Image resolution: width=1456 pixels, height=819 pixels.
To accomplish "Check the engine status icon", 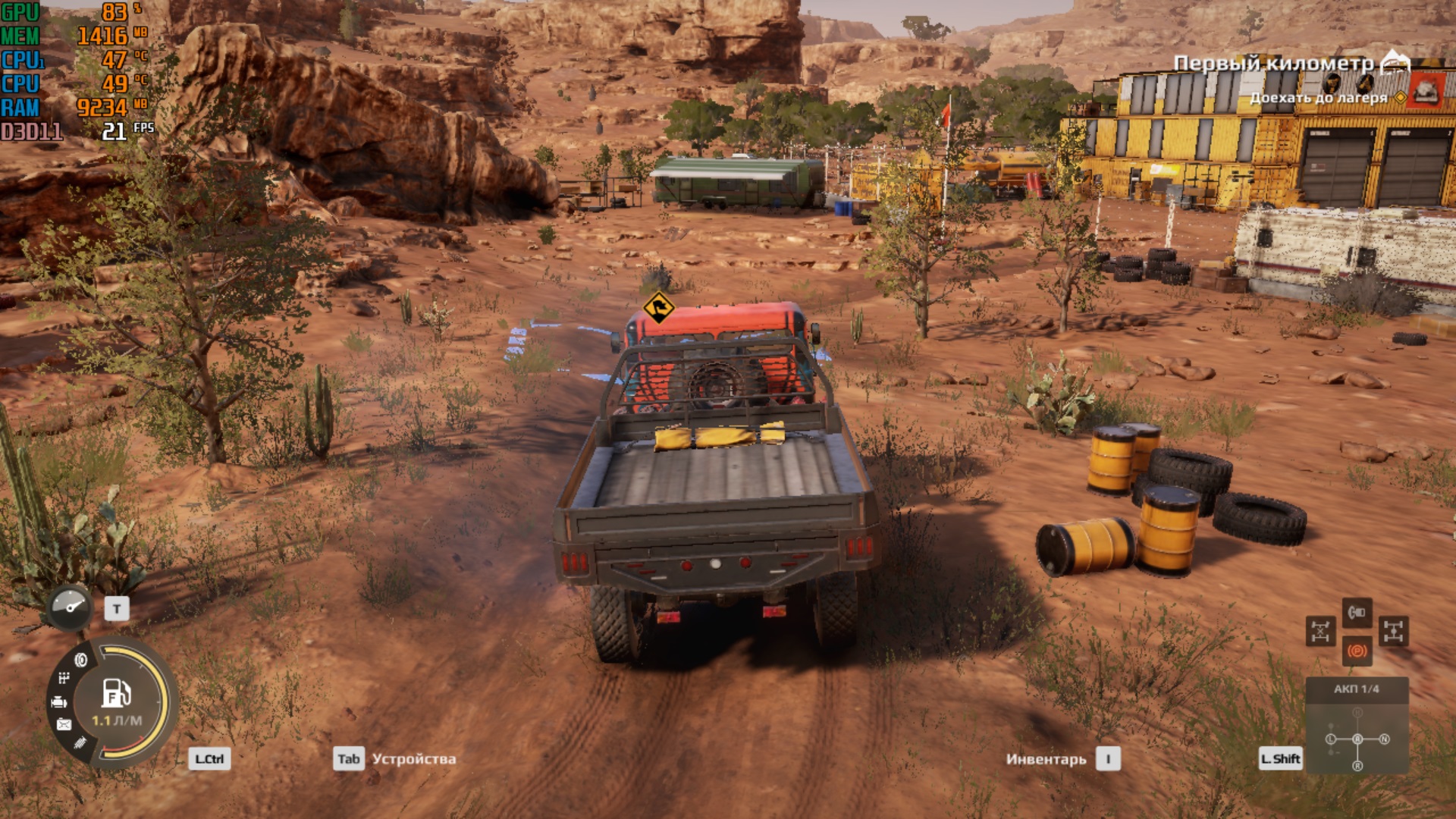I will [59, 702].
